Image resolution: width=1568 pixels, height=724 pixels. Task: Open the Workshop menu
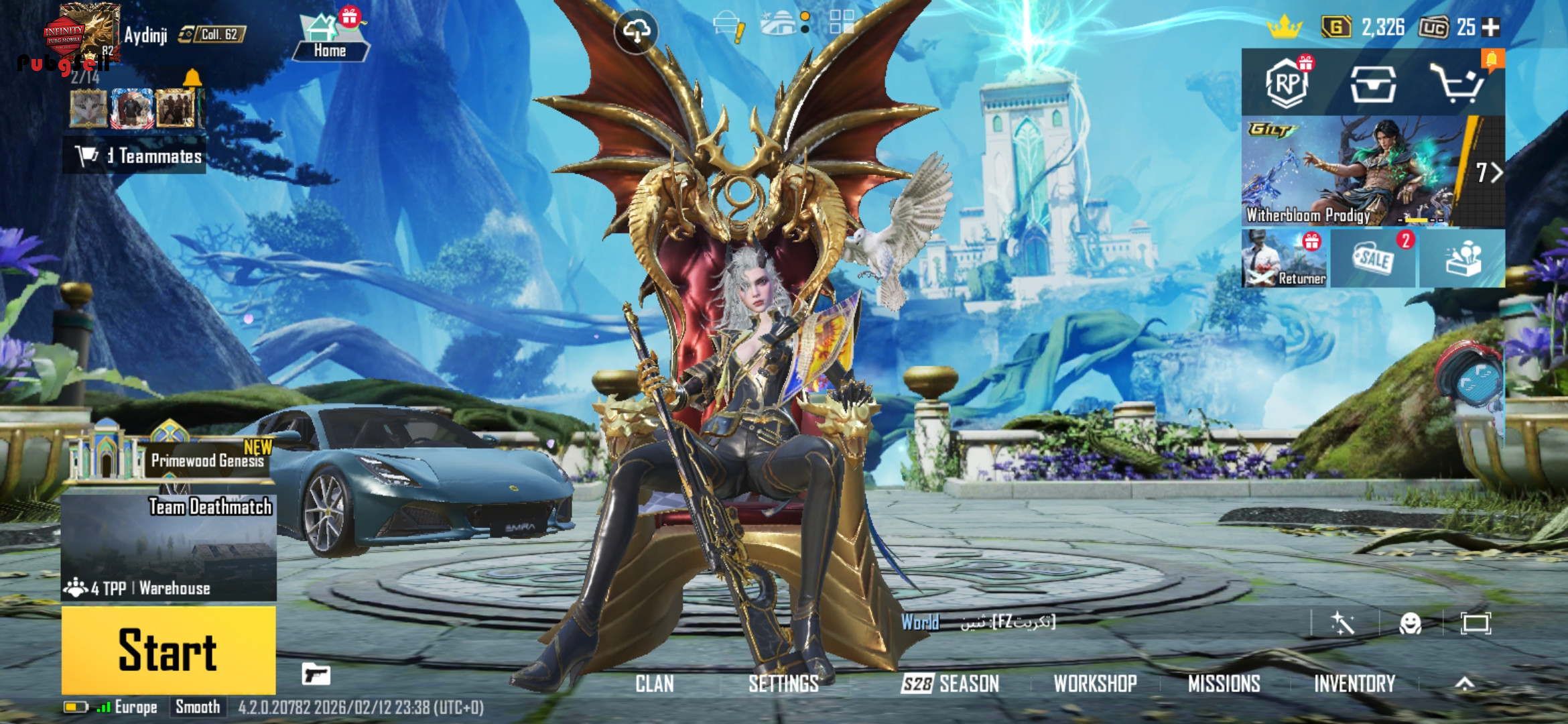click(1095, 684)
